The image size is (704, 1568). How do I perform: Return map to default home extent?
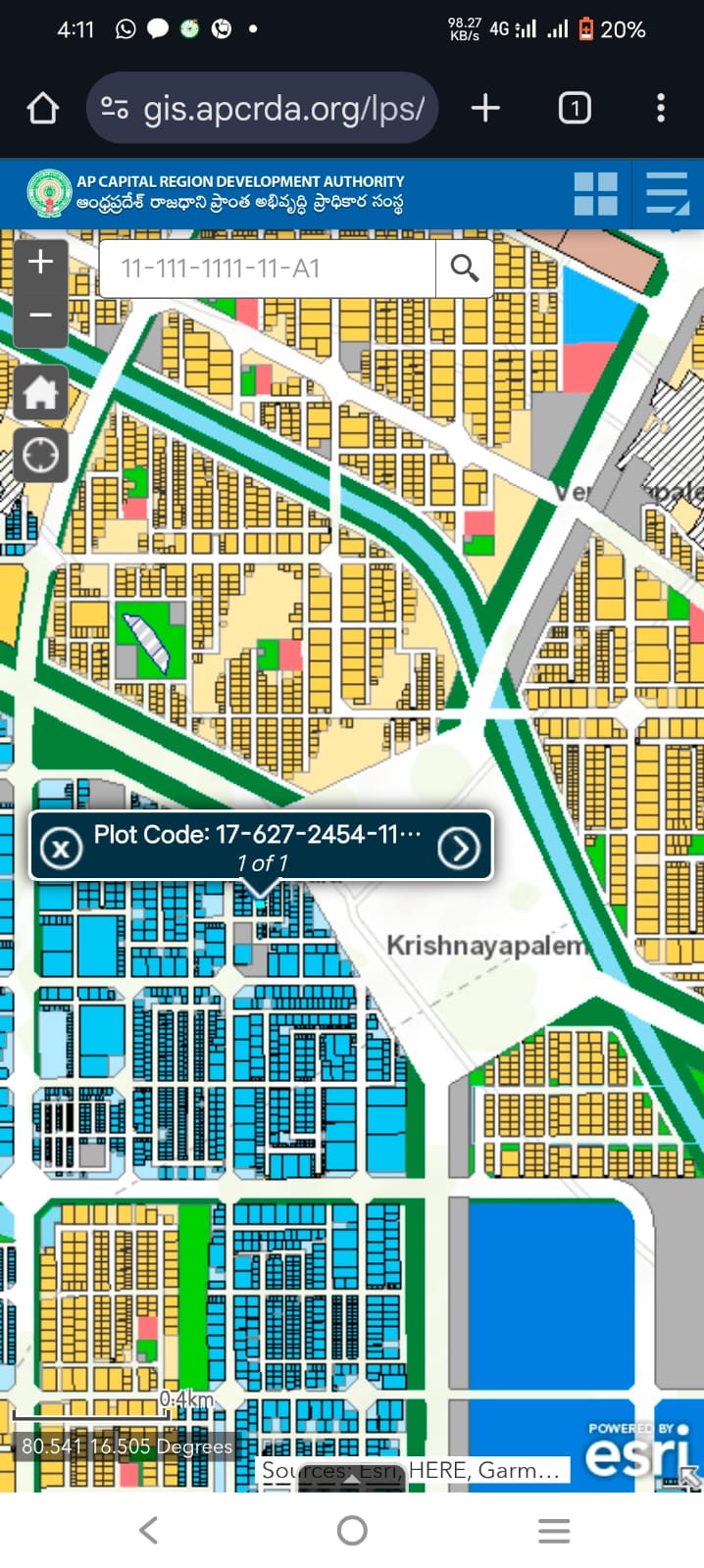[x=40, y=393]
